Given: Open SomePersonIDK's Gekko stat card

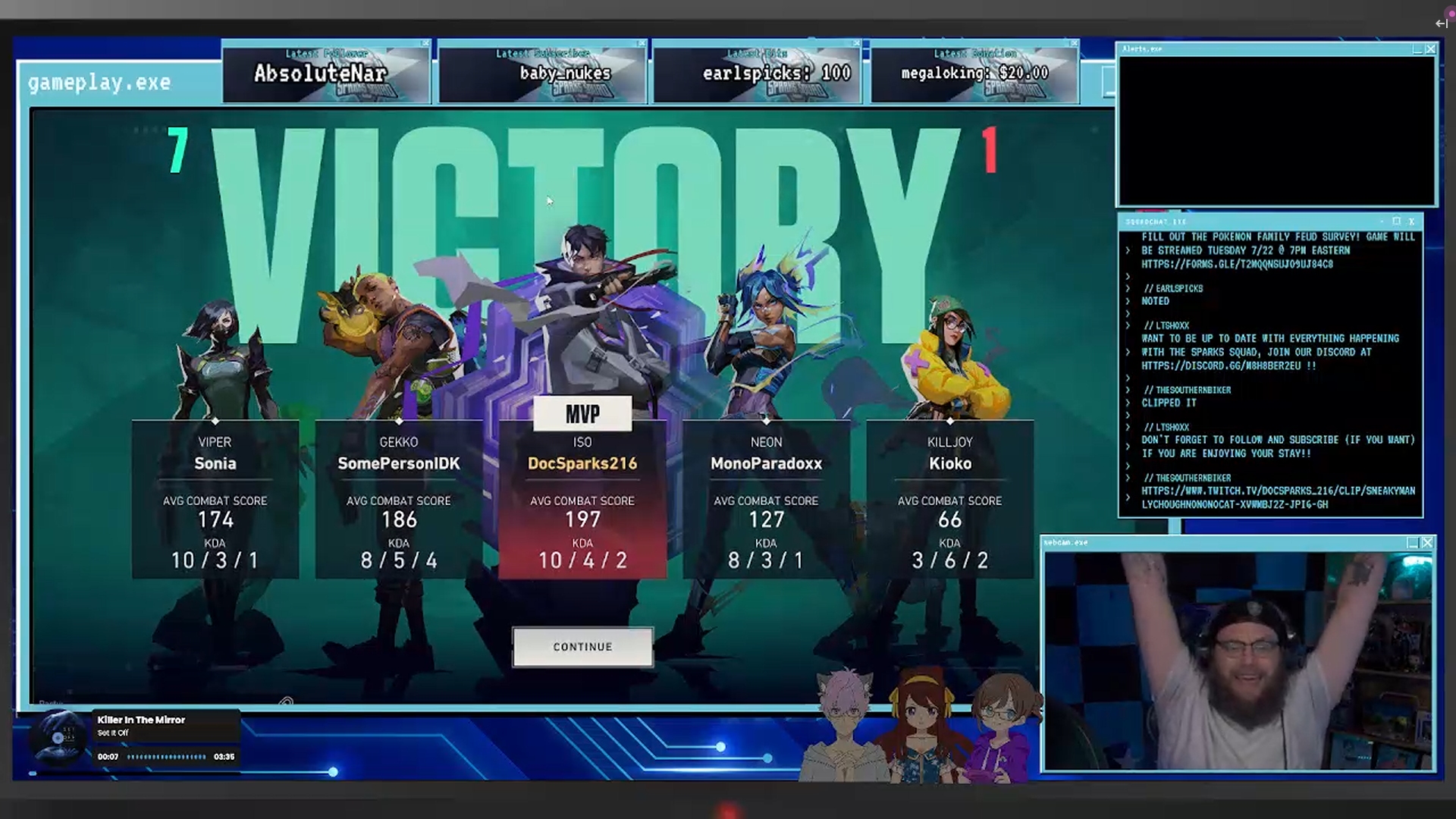Looking at the screenshot, I should (x=399, y=499).
